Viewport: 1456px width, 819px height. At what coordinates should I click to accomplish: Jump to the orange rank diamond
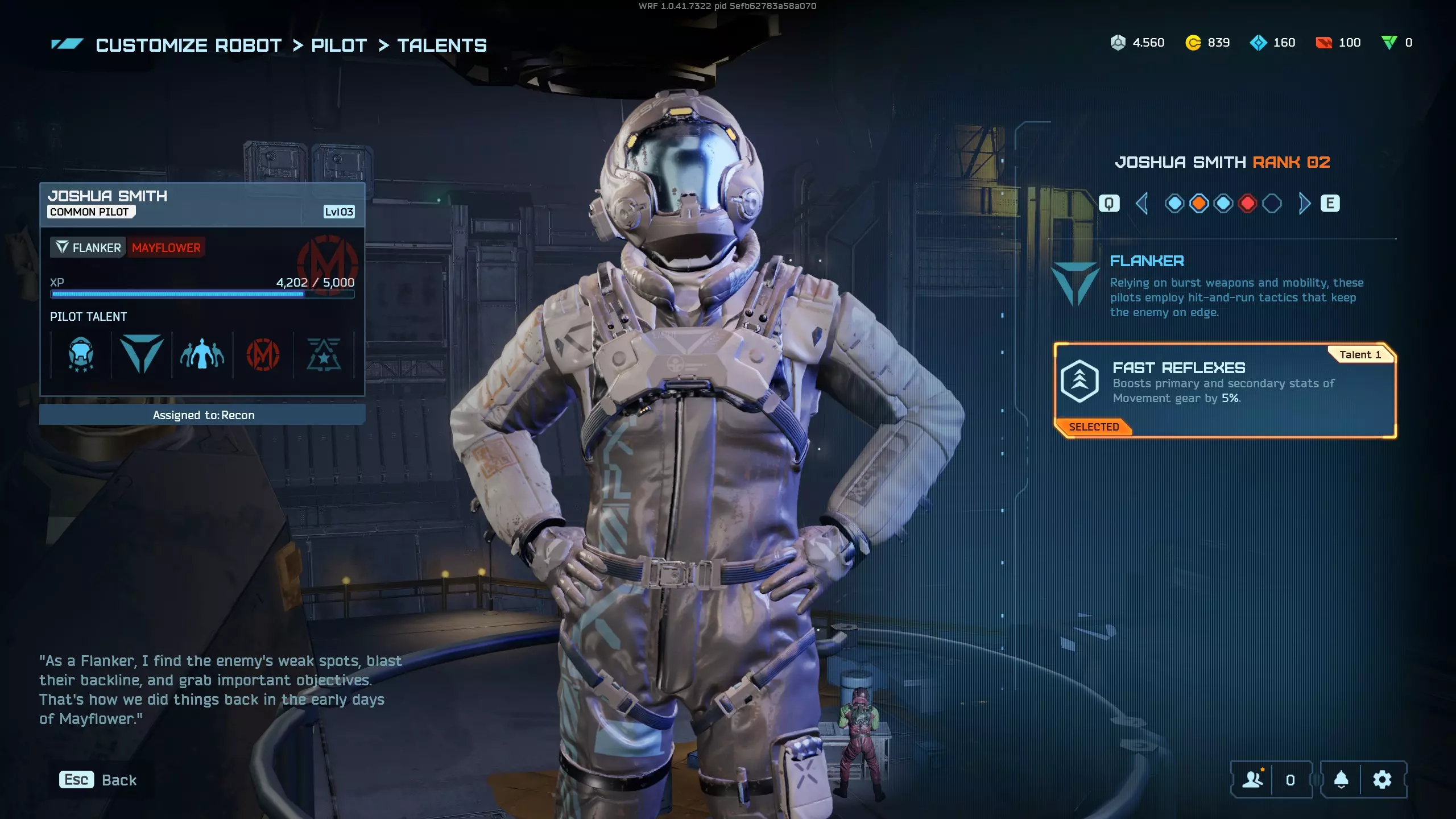coord(1199,204)
